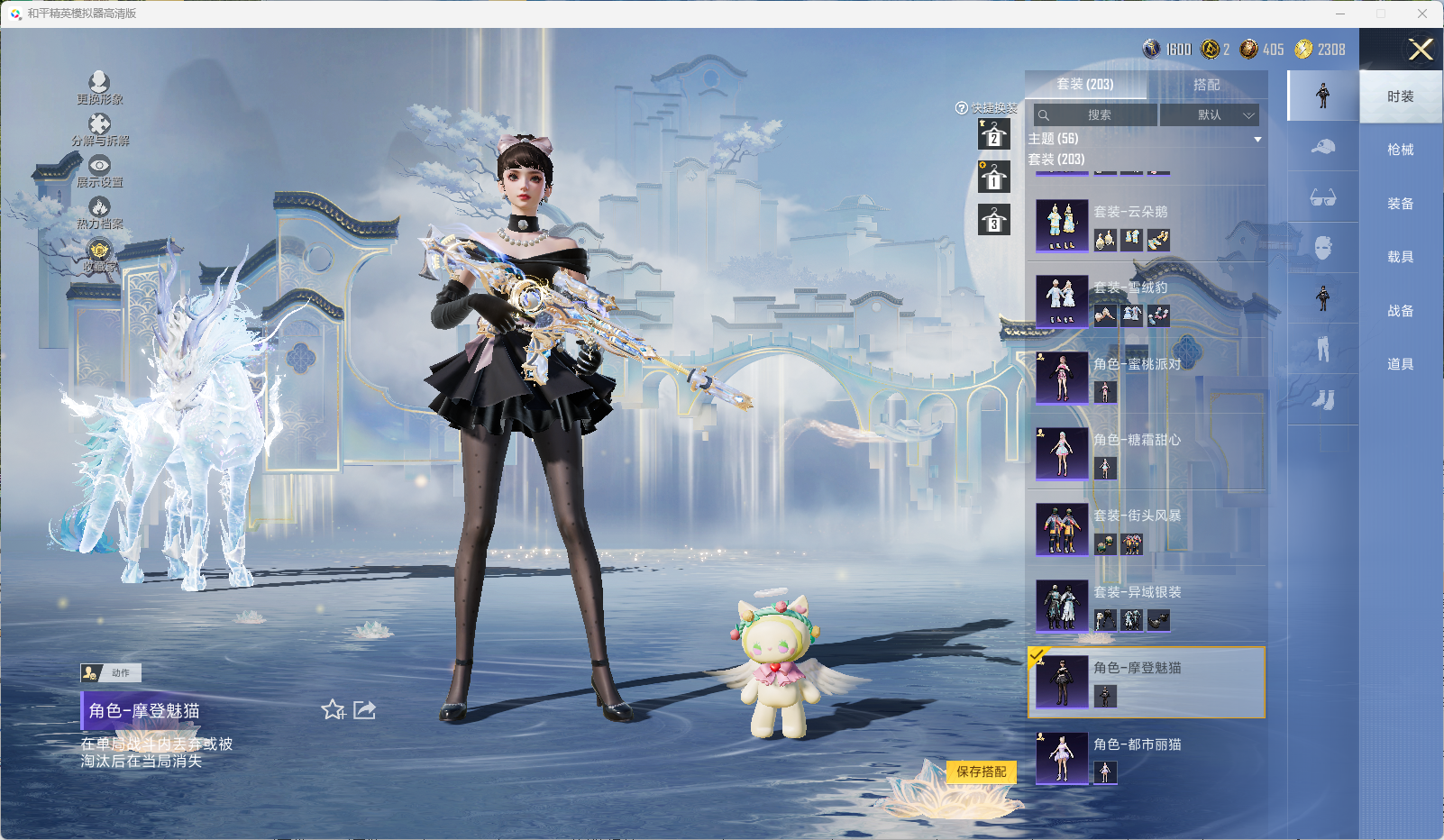Minimize the emulator window
The width and height of the screenshot is (1444, 840).
click(x=1339, y=14)
